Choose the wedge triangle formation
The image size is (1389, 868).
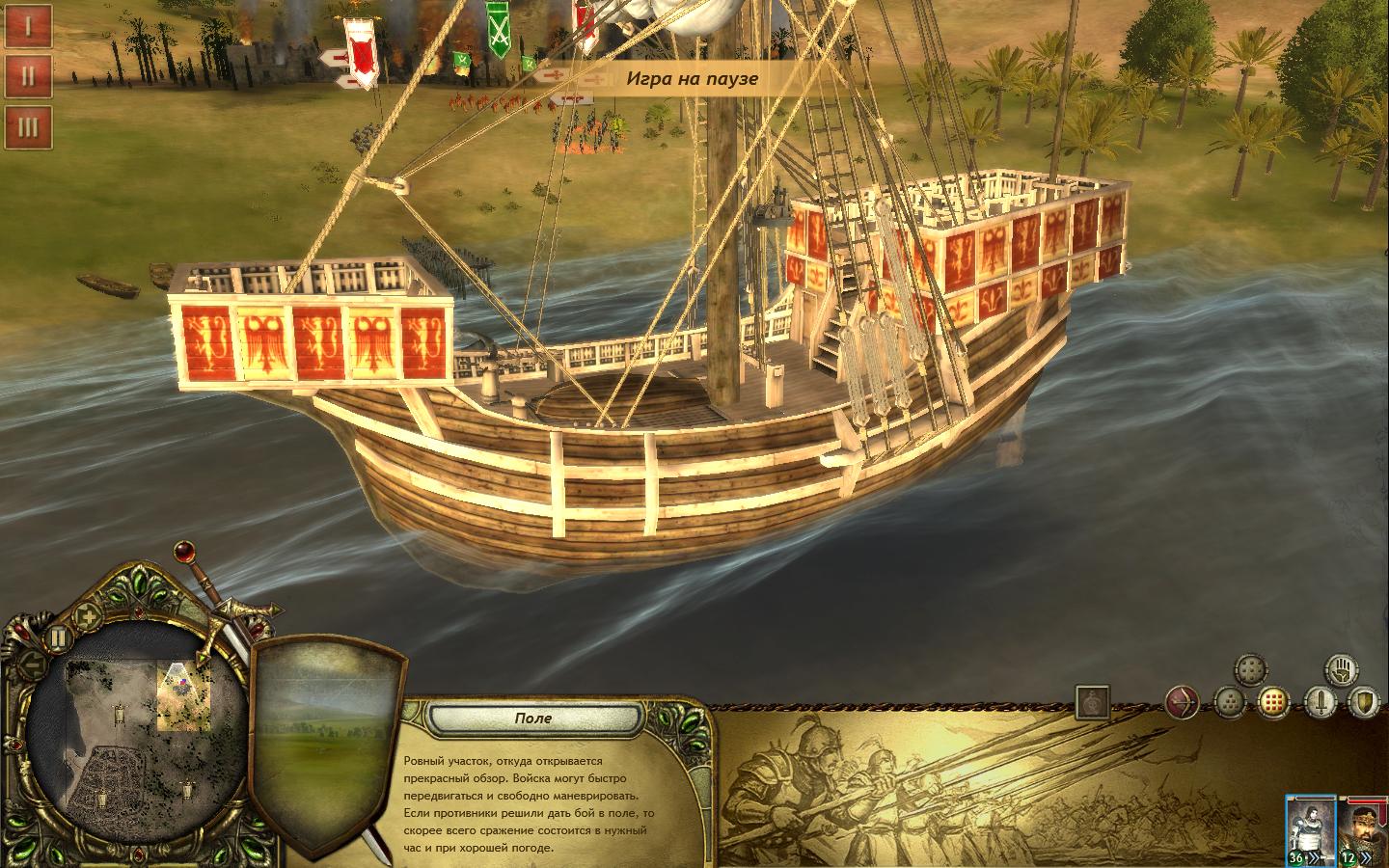[x=1229, y=703]
